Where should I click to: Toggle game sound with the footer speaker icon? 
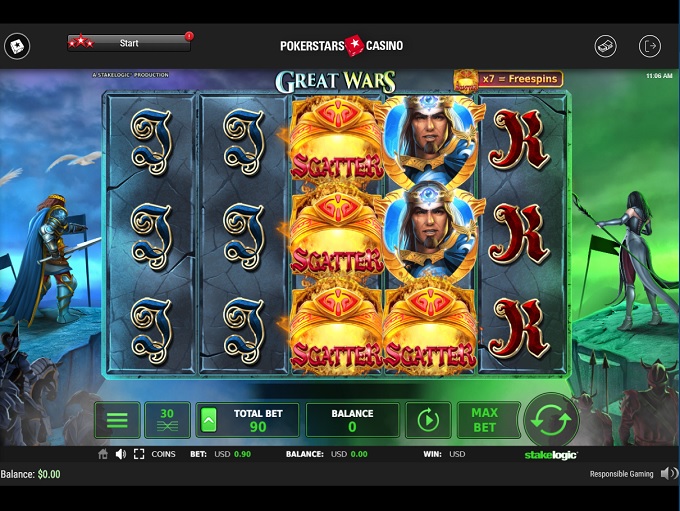point(120,454)
